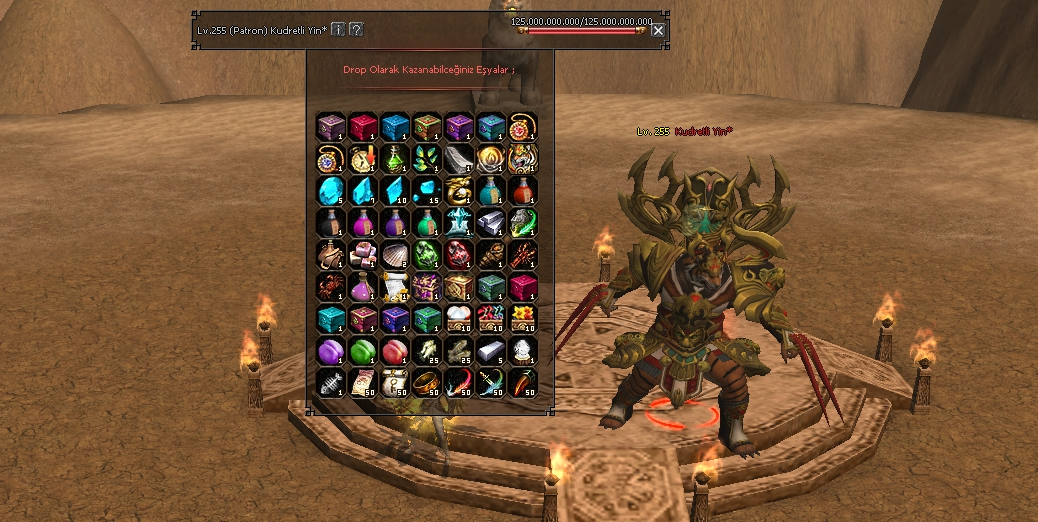Image resolution: width=1038 pixels, height=522 pixels.
Task: Click the blue crystal stack of 15
Action: point(427,191)
